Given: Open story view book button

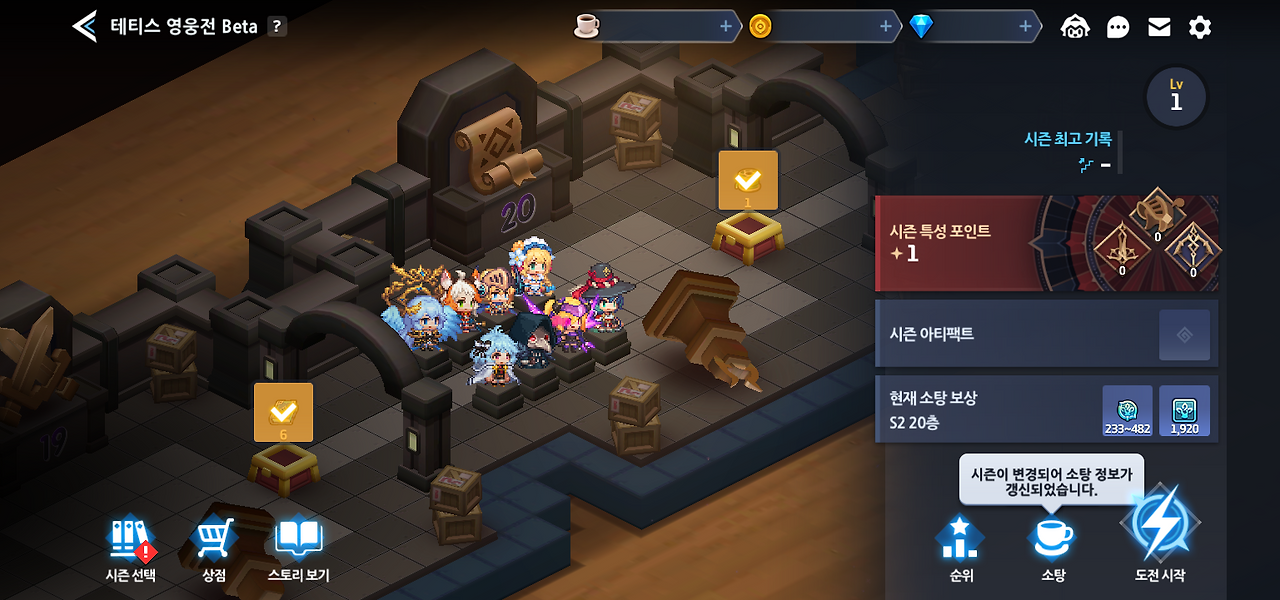Looking at the screenshot, I should pyautogui.click(x=298, y=548).
